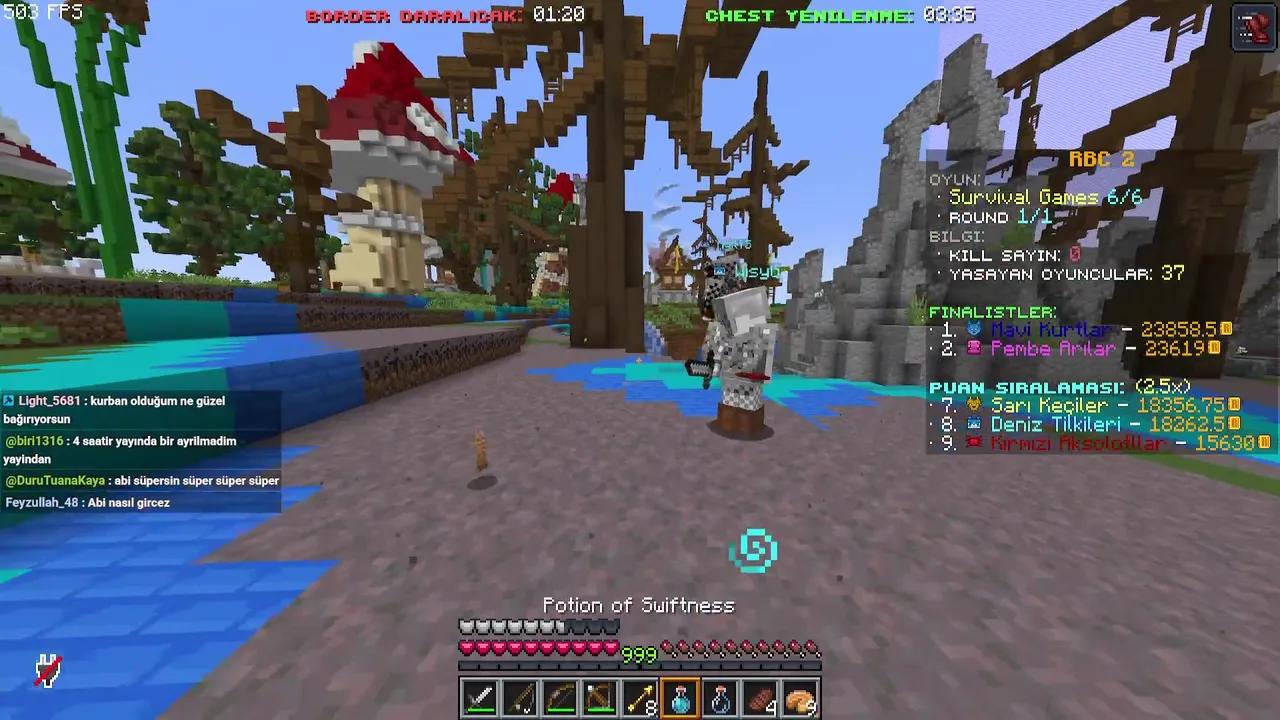Open the FINALISTLER section of the scoreboard
This screenshot has width=1280, height=720.
pyautogui.click(x=989, y=312)
